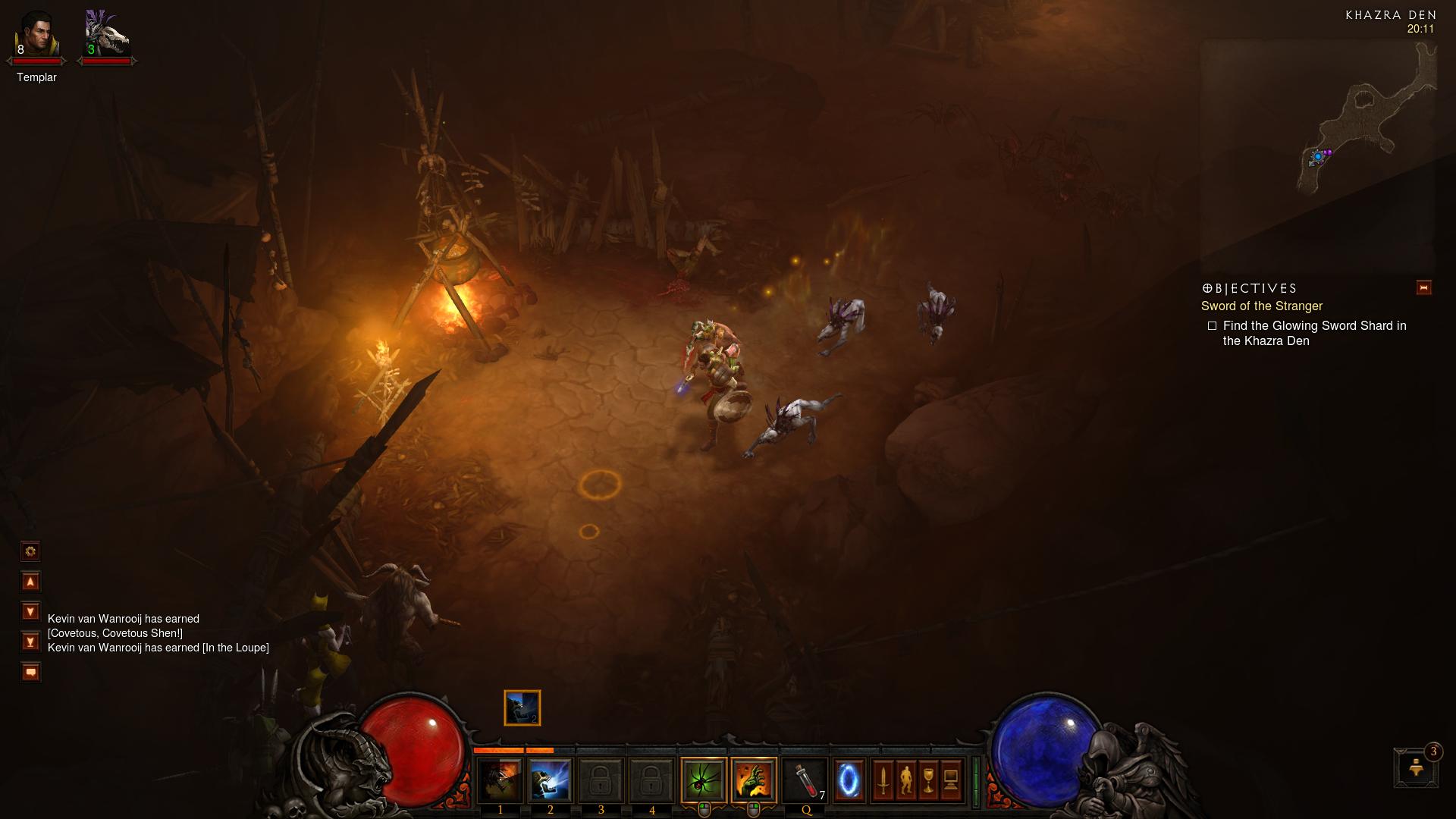Collapse the Objectives tracker
Image resolution: width=1456 pixels, height=819 pixels.
(1423, 288)
